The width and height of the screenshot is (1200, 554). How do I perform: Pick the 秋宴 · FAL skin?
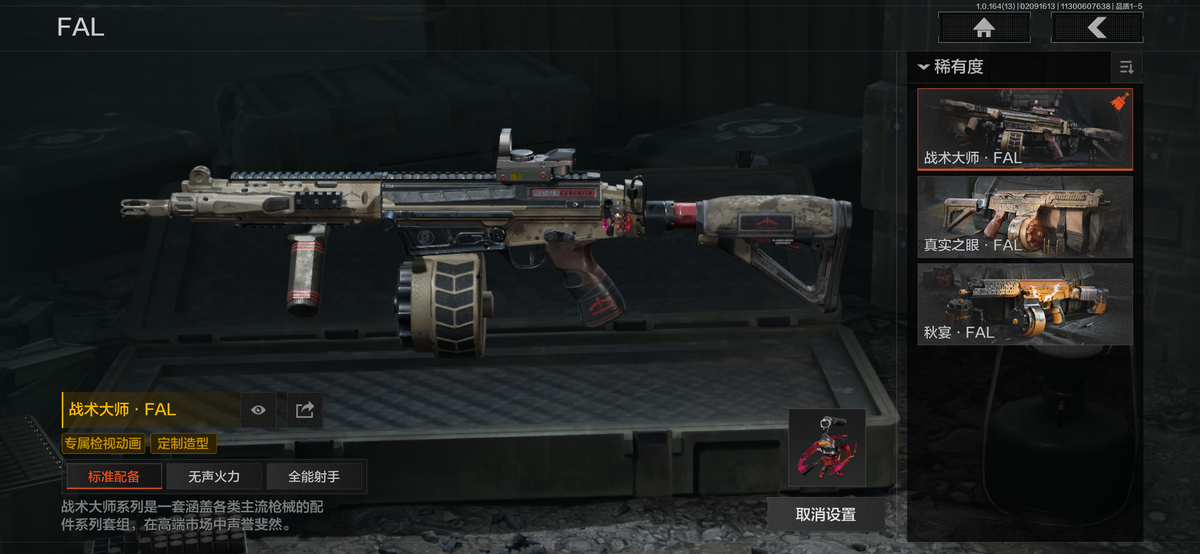[x=1025, y=304]
